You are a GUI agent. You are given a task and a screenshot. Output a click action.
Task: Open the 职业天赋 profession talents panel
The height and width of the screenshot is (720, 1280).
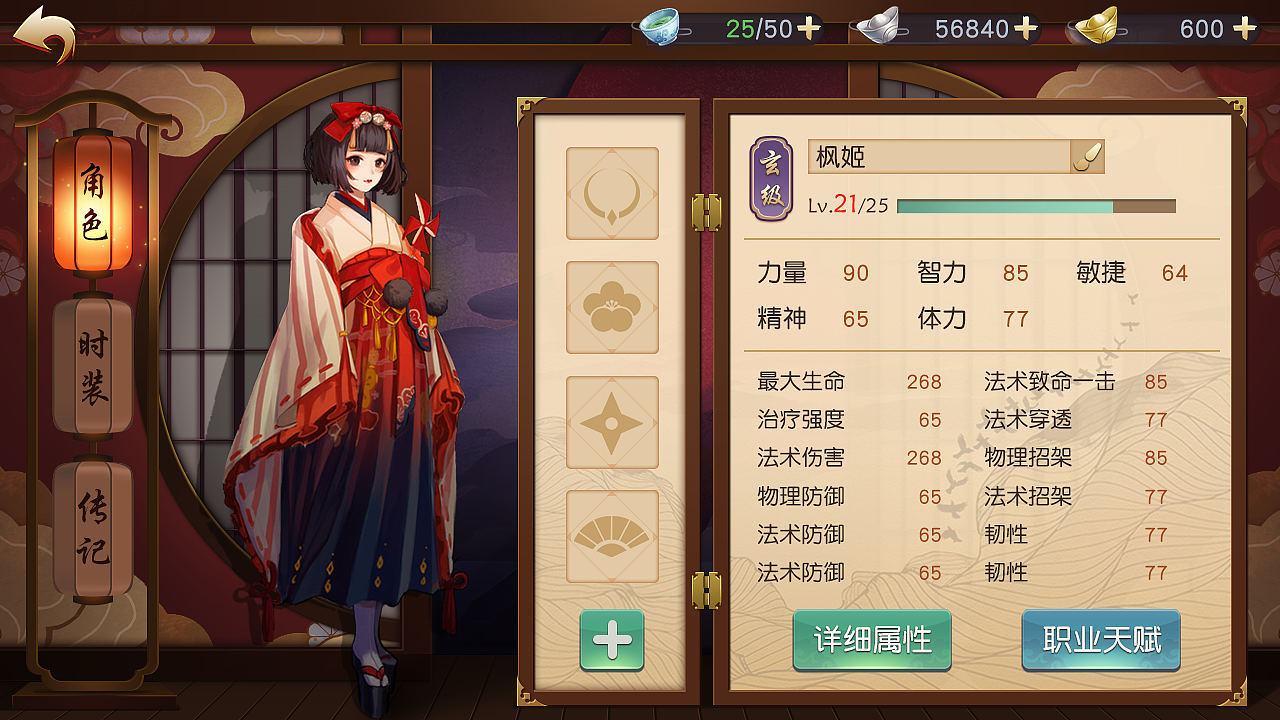(x=1100, y=640)
